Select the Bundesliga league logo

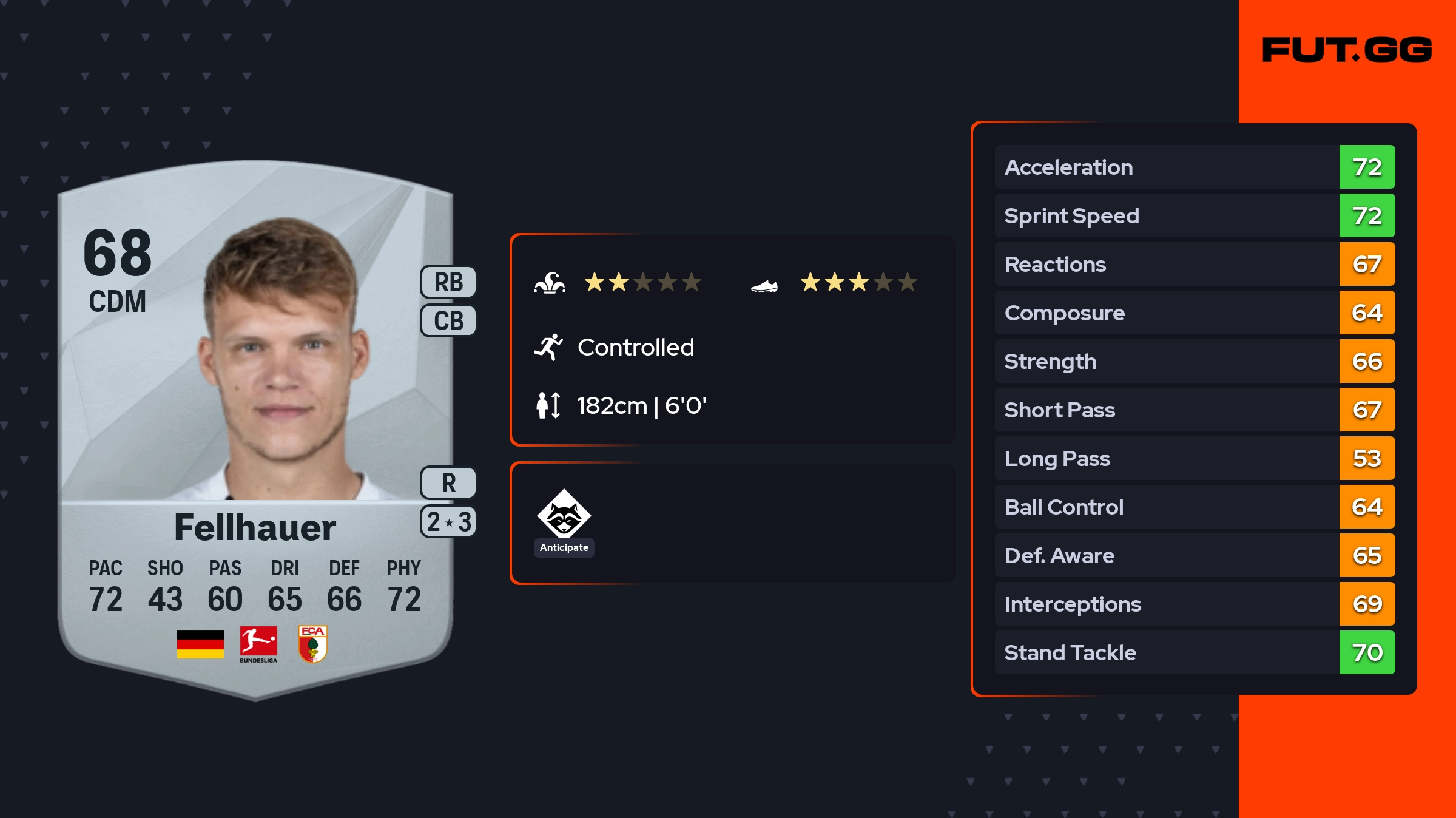click(x=258, y=644)
